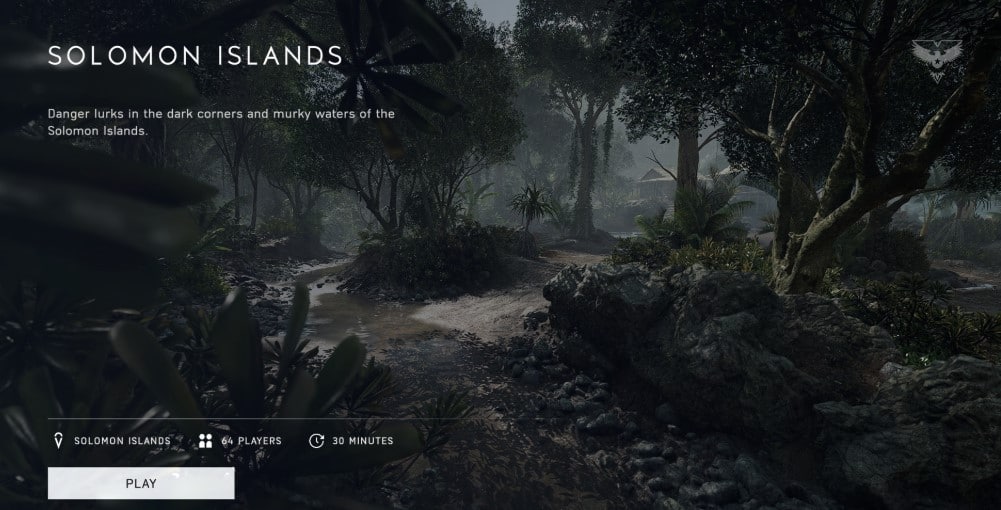Start the Solomon Islands map with Play

pyautogui.click(x=141, y=483)
